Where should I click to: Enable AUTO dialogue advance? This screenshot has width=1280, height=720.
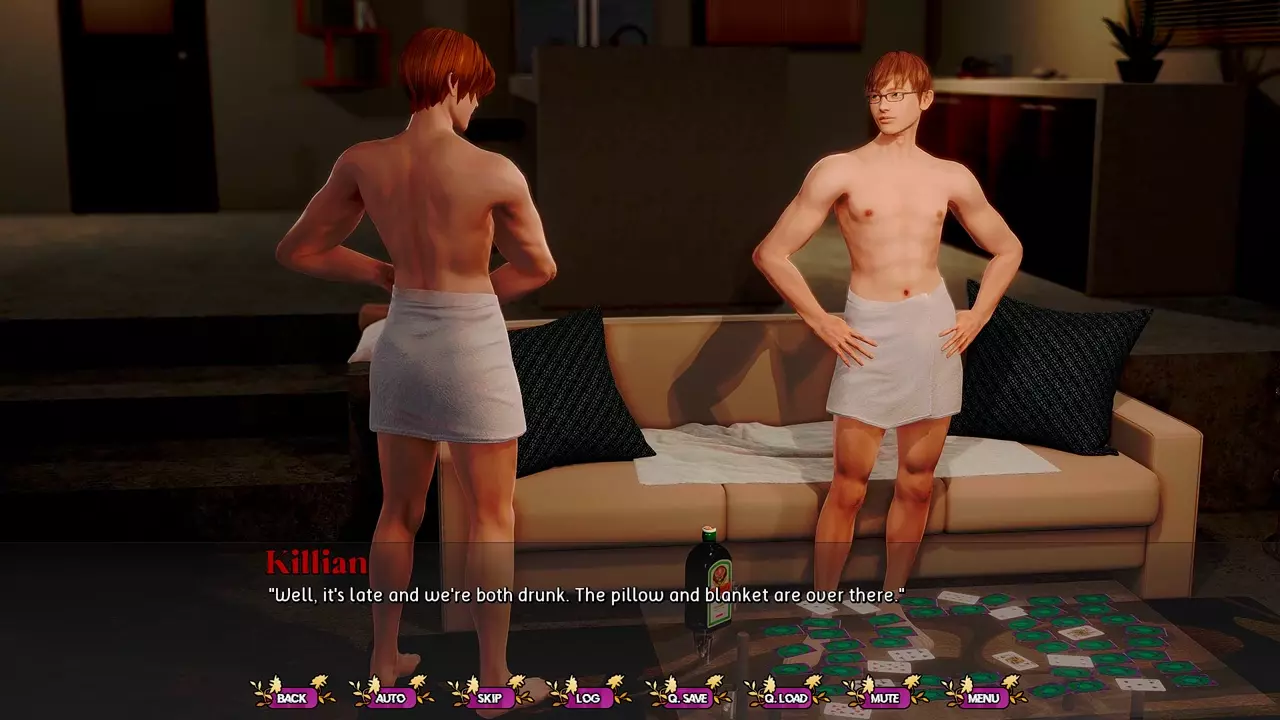point(390,698)
